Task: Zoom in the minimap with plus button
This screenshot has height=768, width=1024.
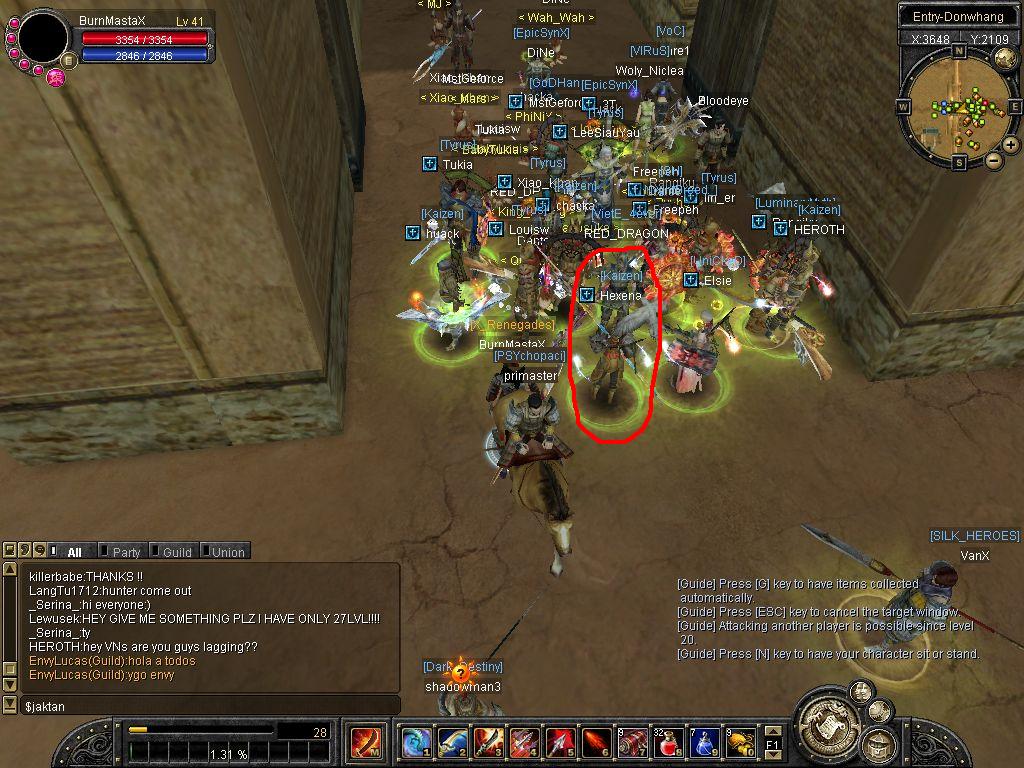Action: (x=1011, y=145)
